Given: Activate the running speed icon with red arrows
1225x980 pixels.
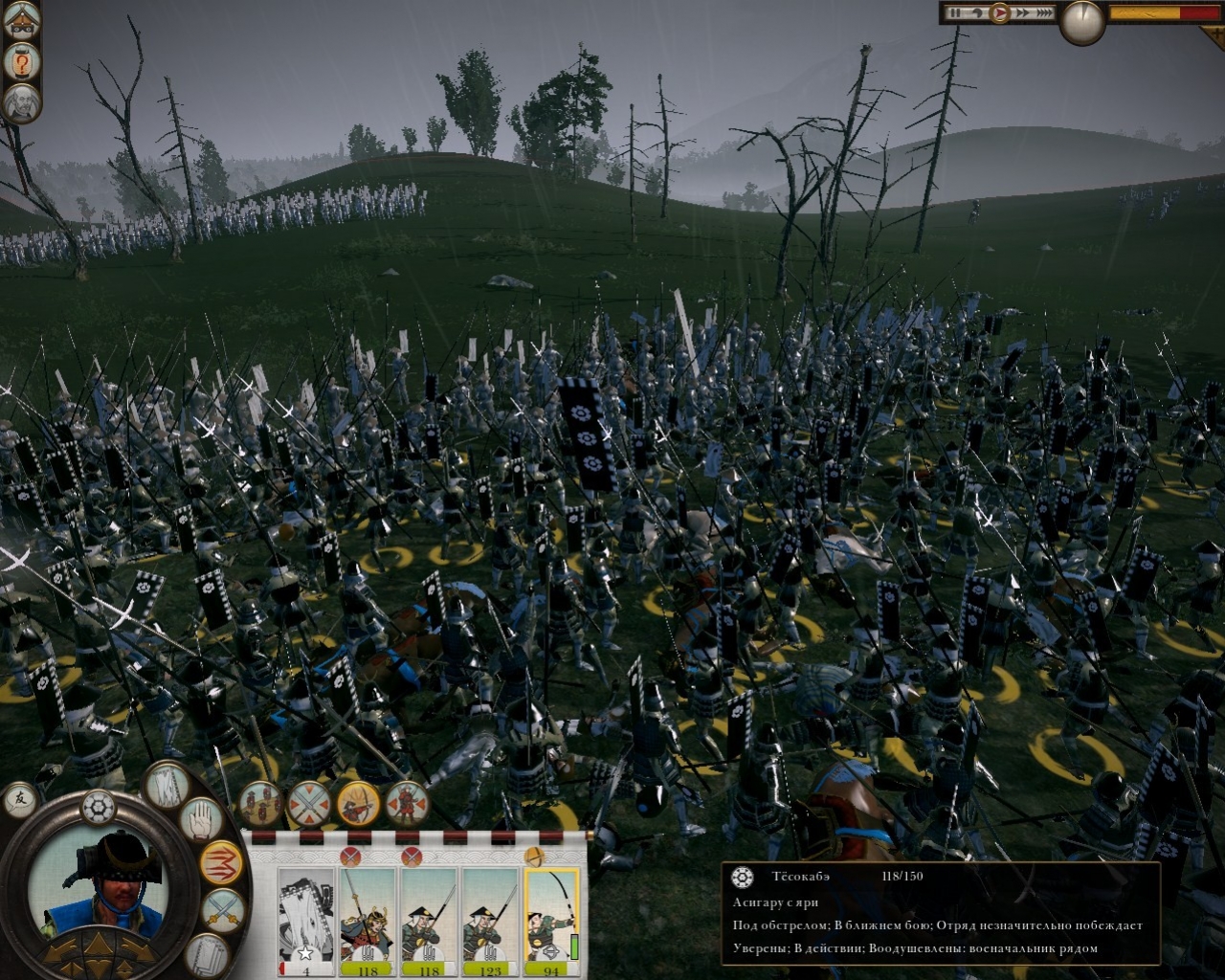Looking at the screenshot, I should pyautogui.click(x=222, y=863).
